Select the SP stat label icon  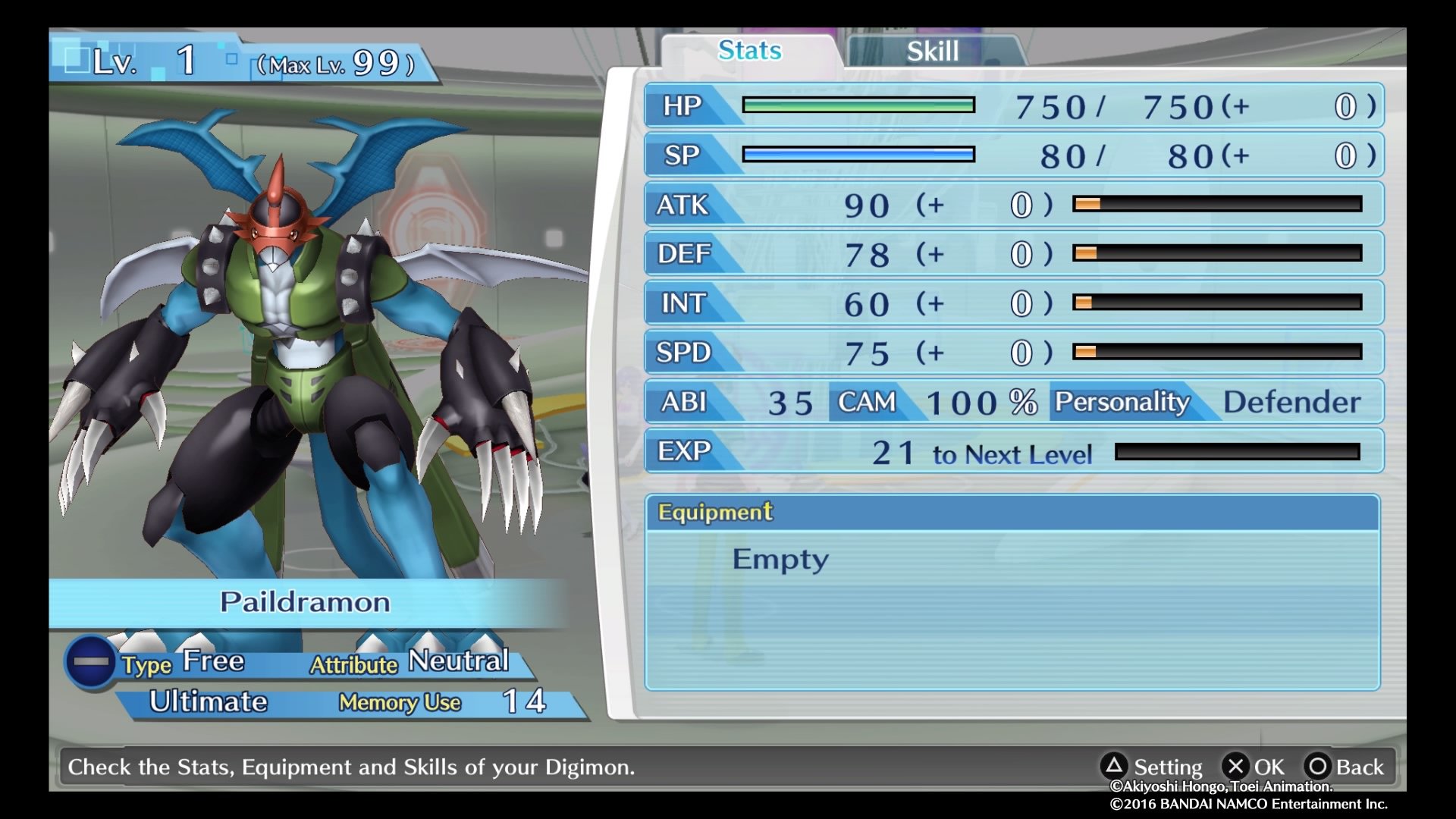pos(683,155)
